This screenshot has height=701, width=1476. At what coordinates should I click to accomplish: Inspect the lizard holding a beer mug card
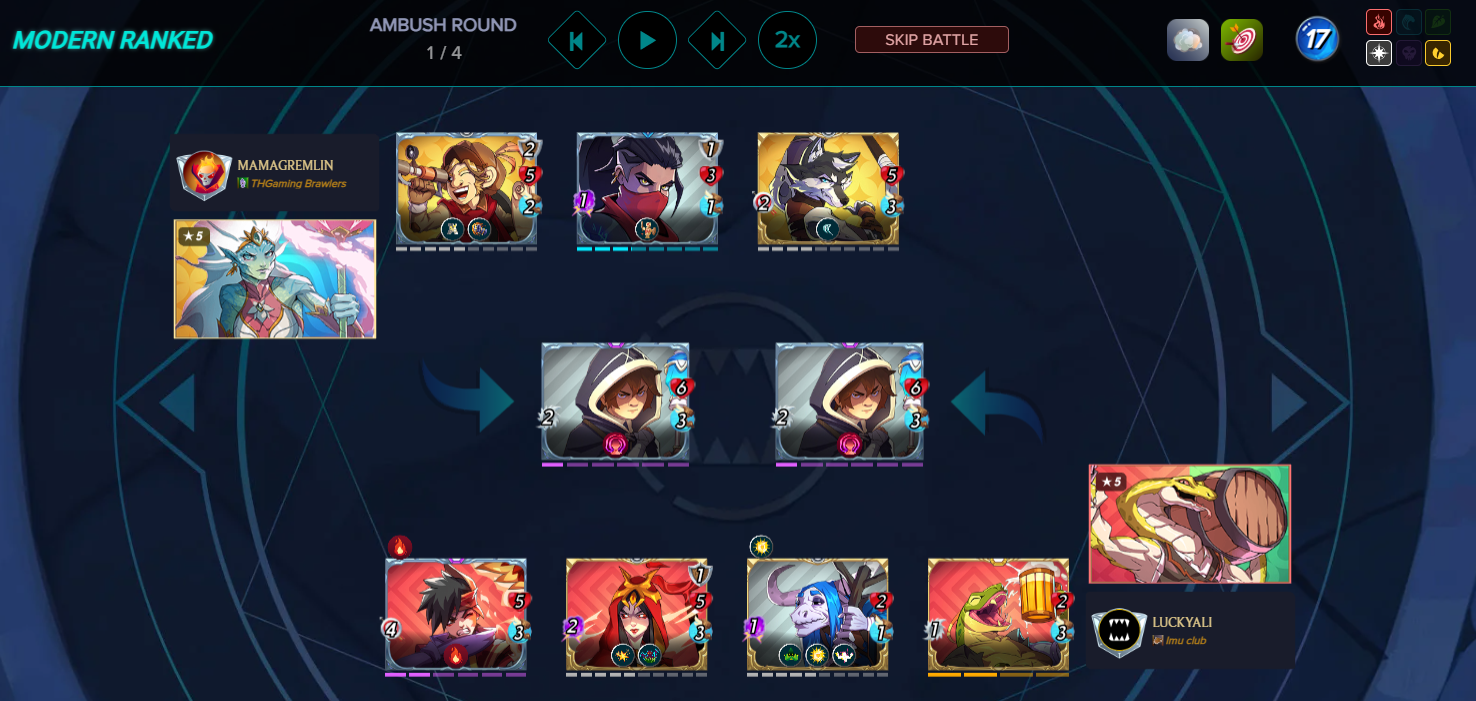pyautogui.click(x=997, y=615)
